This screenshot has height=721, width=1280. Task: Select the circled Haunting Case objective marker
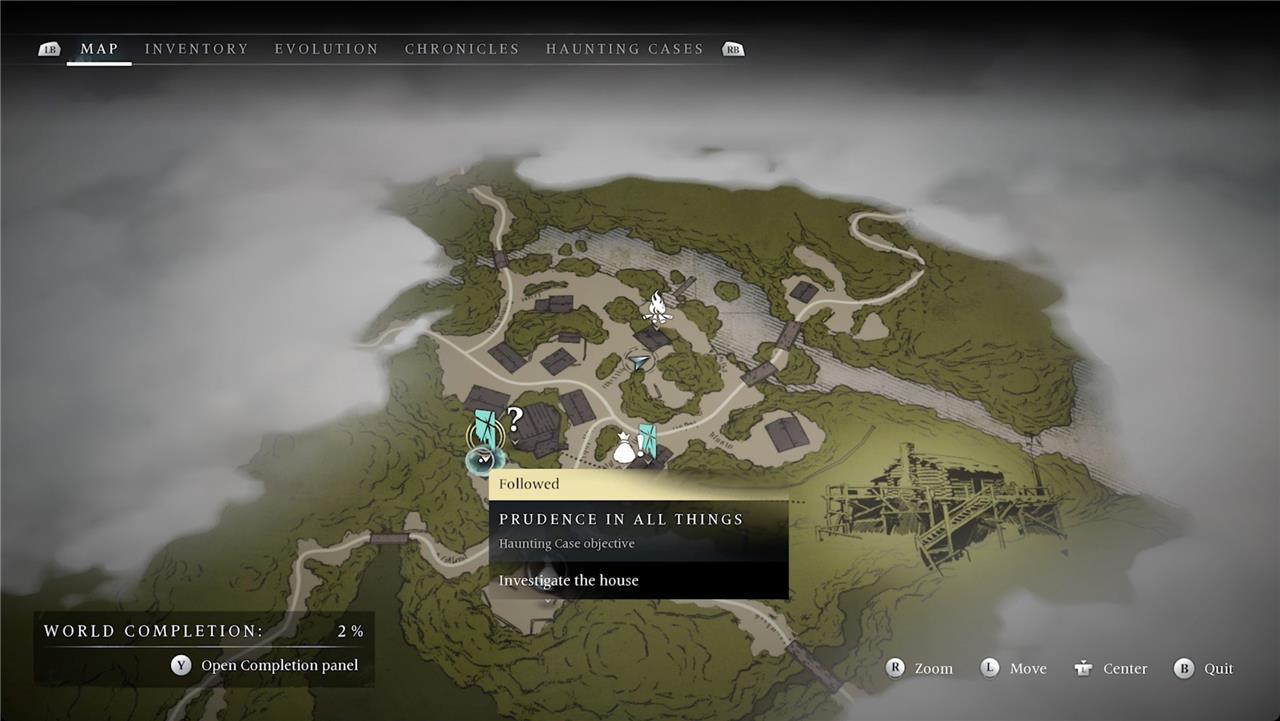point(484,432)
